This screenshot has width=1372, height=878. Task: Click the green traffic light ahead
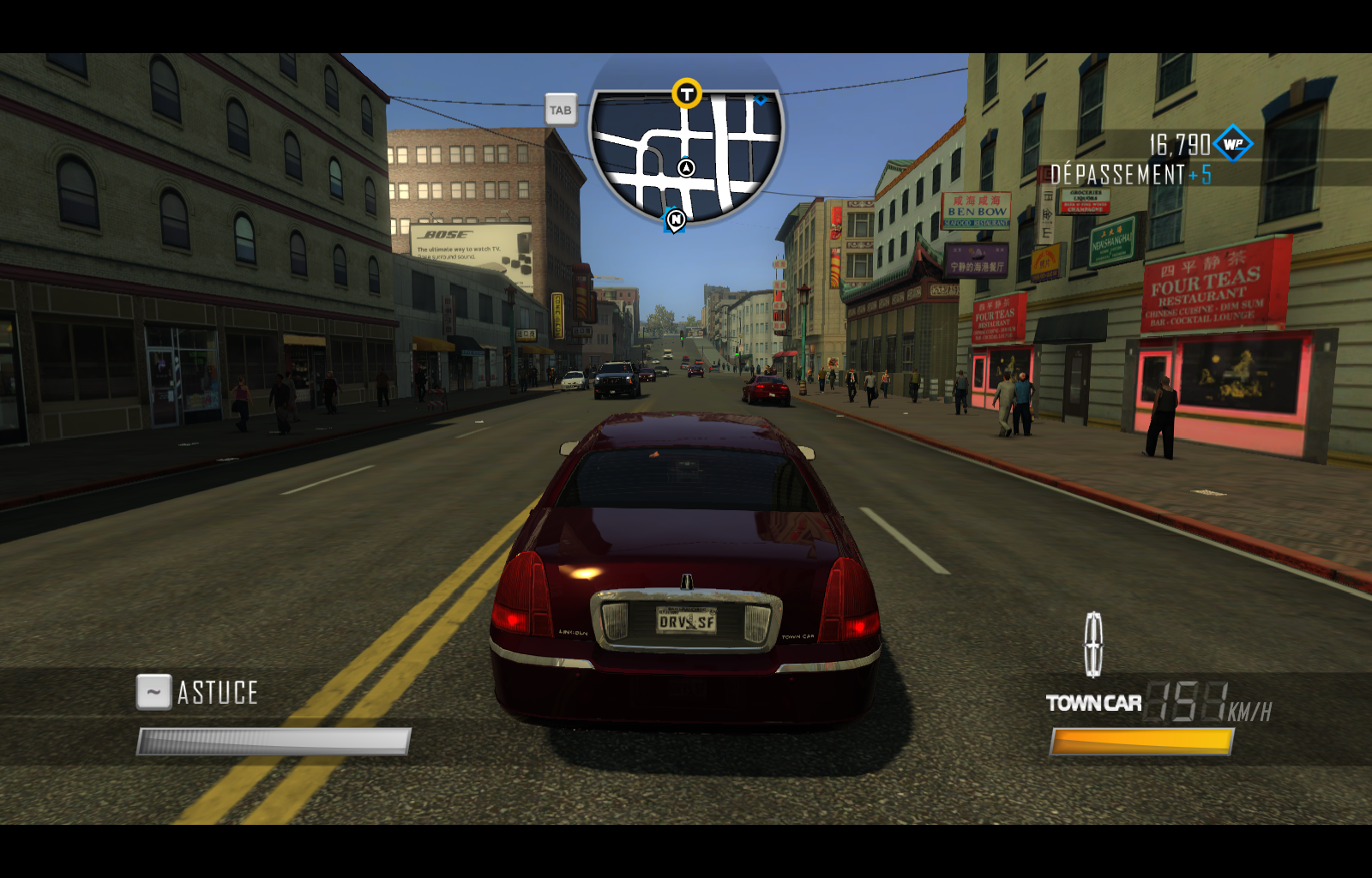tap(680, 337)
